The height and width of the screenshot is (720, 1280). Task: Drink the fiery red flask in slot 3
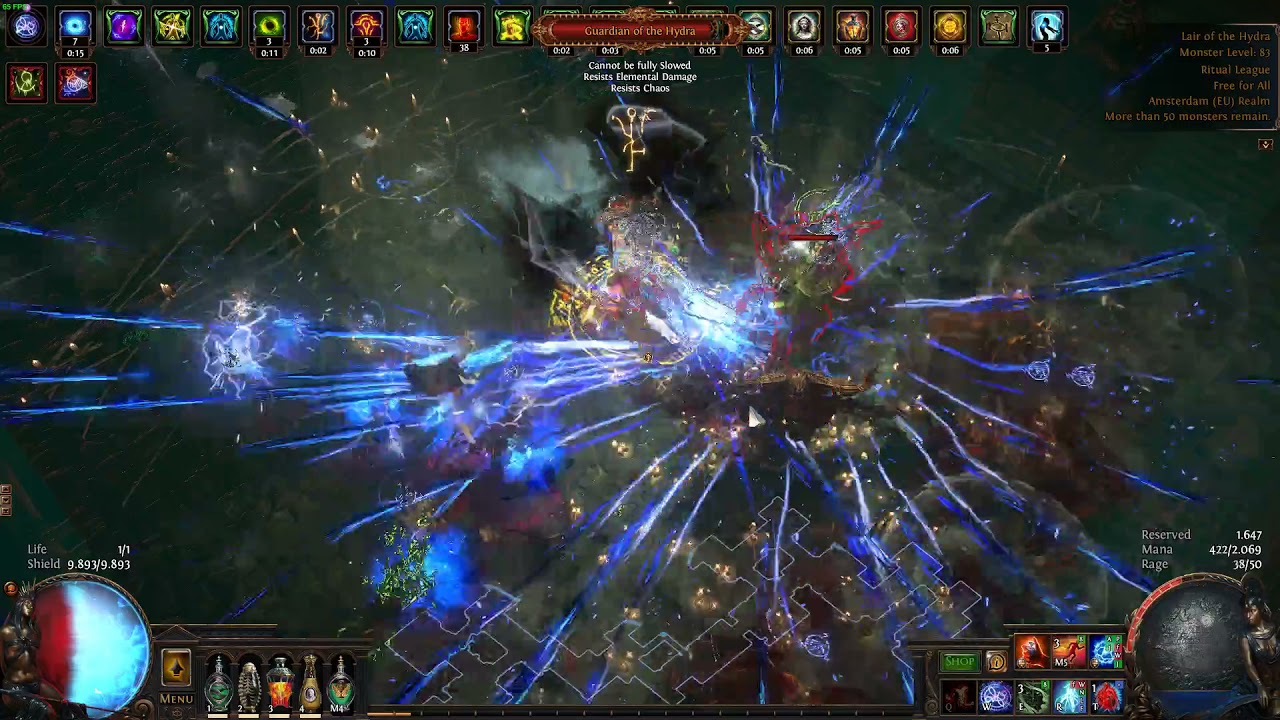(280, 684)
